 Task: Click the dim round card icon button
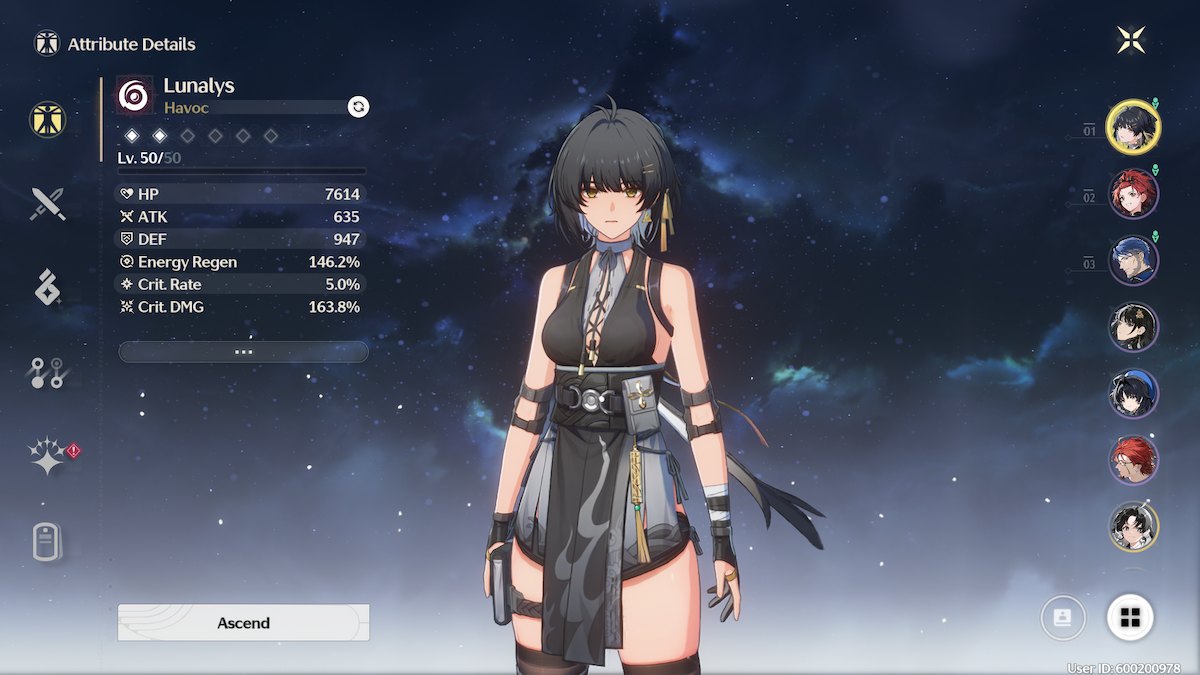click(x=1062, y=617)
